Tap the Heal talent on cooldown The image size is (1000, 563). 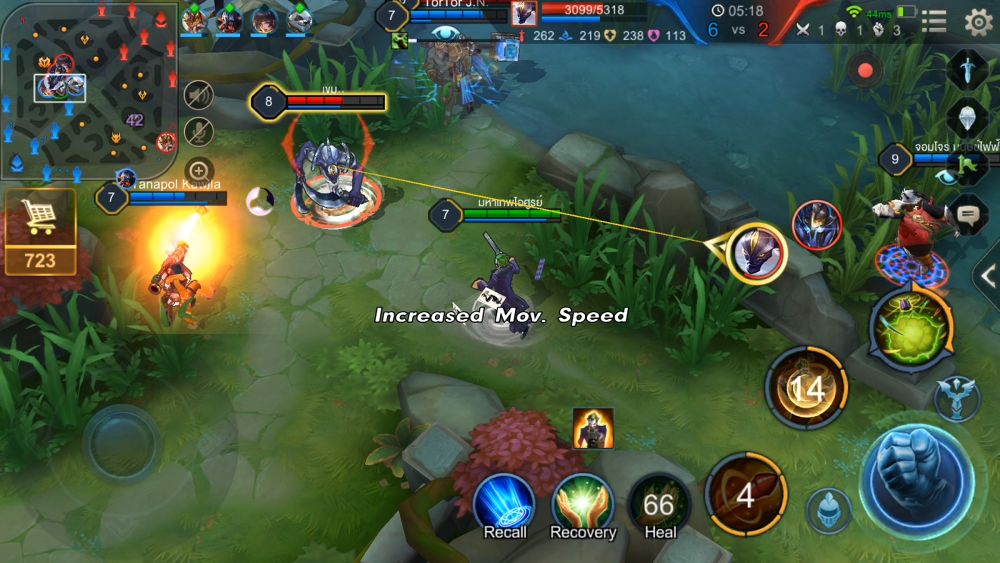[x=660, y=507]
